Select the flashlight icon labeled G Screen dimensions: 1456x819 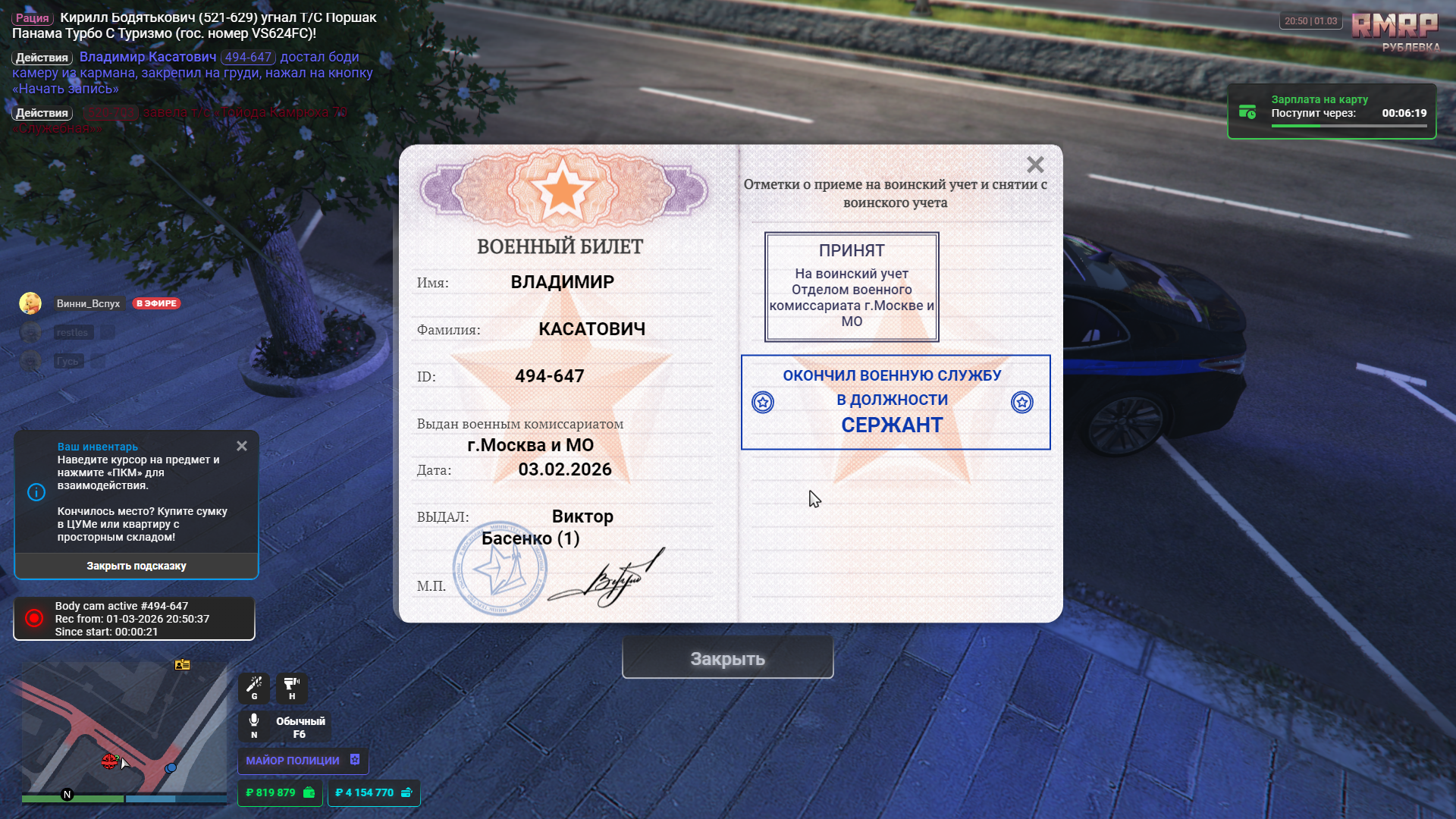[x=254, y=687]
